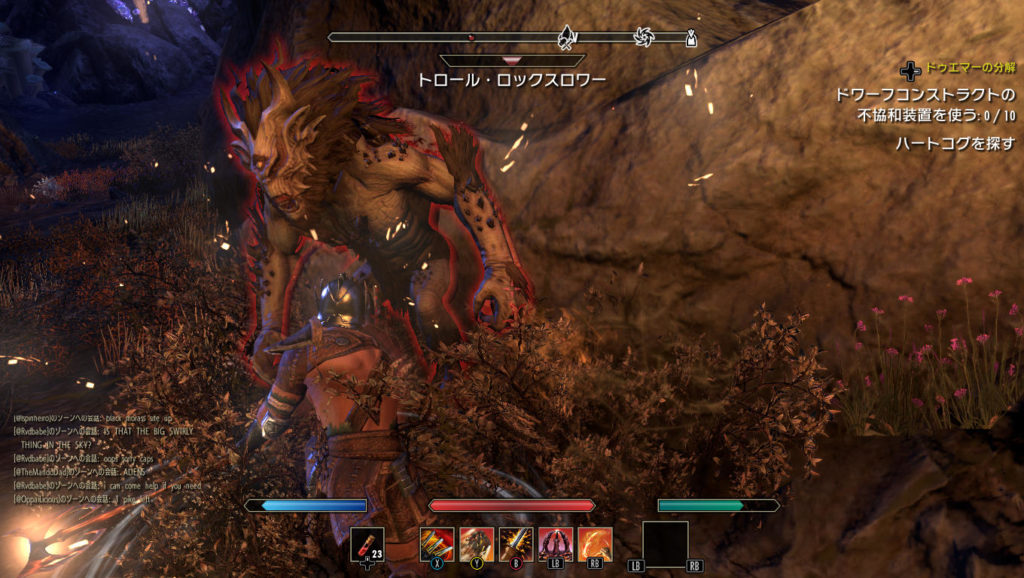Click the swirl compass marker
Screen dimensions: 1024x578
643,38
